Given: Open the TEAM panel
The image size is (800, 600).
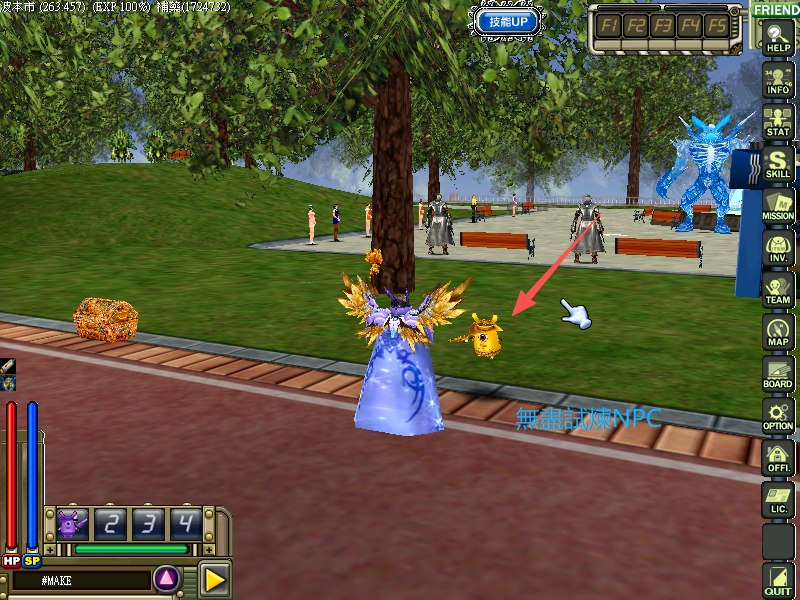Looking at the screenshot, I should (x=778, y=290).
